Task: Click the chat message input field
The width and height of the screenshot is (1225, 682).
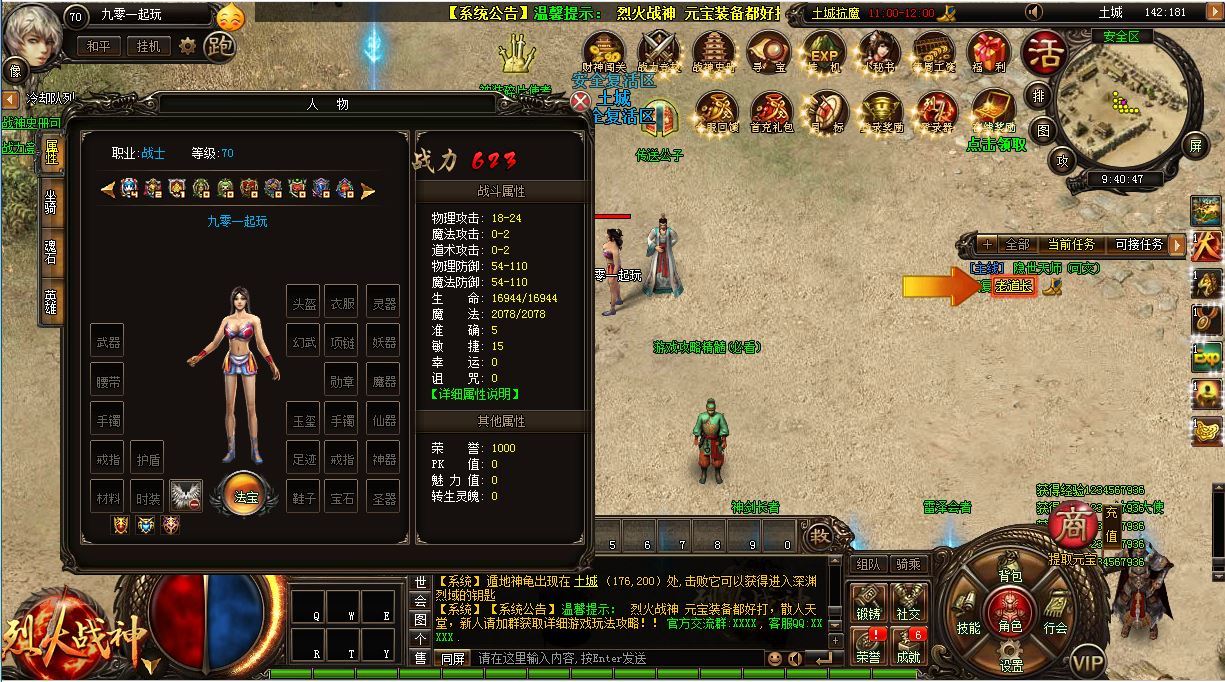Action: [615, 658]
